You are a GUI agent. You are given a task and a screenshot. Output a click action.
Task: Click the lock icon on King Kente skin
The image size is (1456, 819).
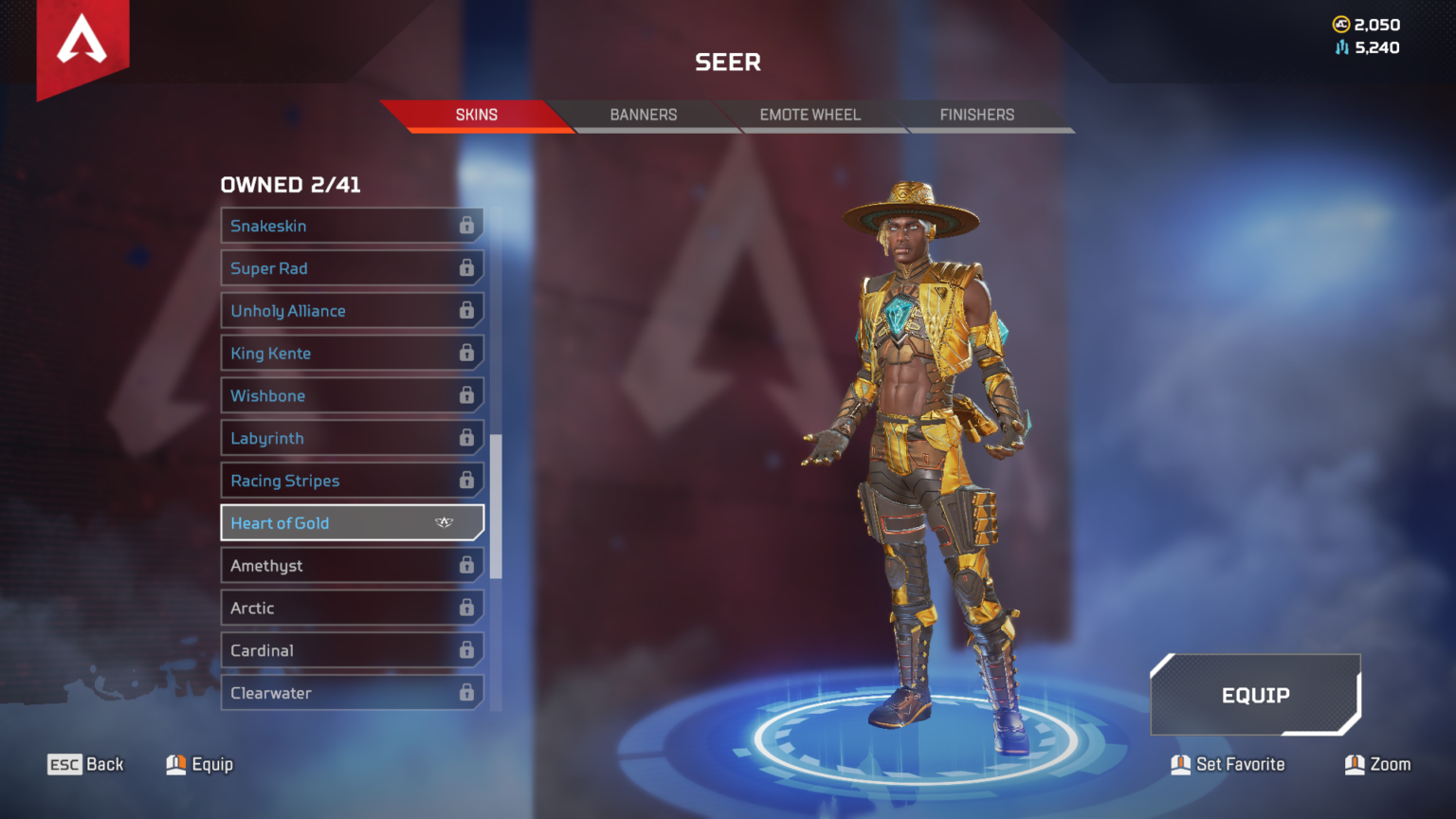click(467, 353)
